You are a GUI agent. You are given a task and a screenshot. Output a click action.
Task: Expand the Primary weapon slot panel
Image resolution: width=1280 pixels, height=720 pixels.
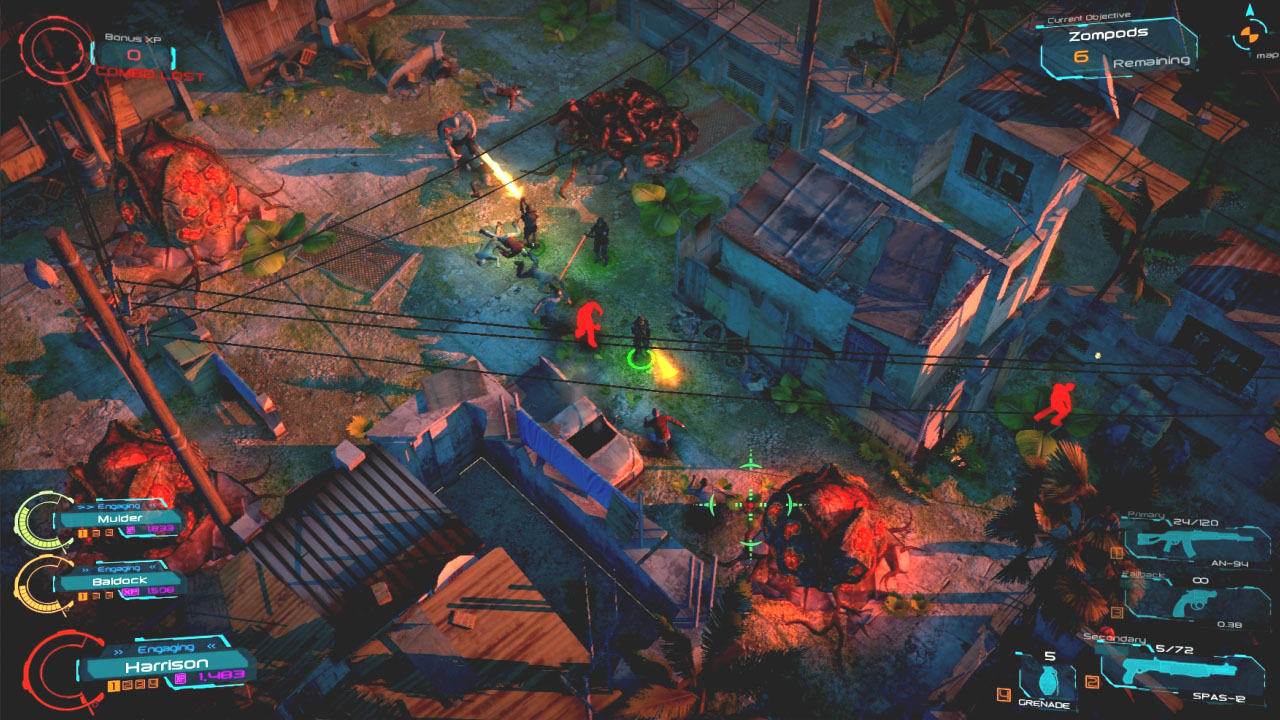point(1147,513)
